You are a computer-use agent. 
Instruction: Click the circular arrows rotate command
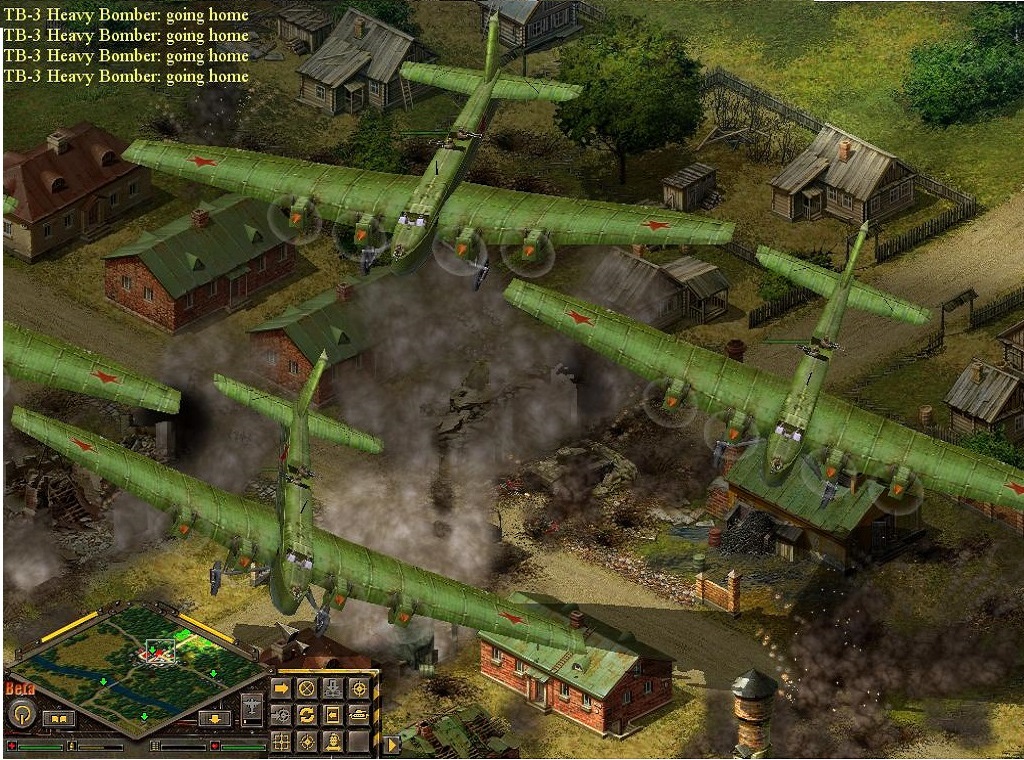(x=307, y=715)
